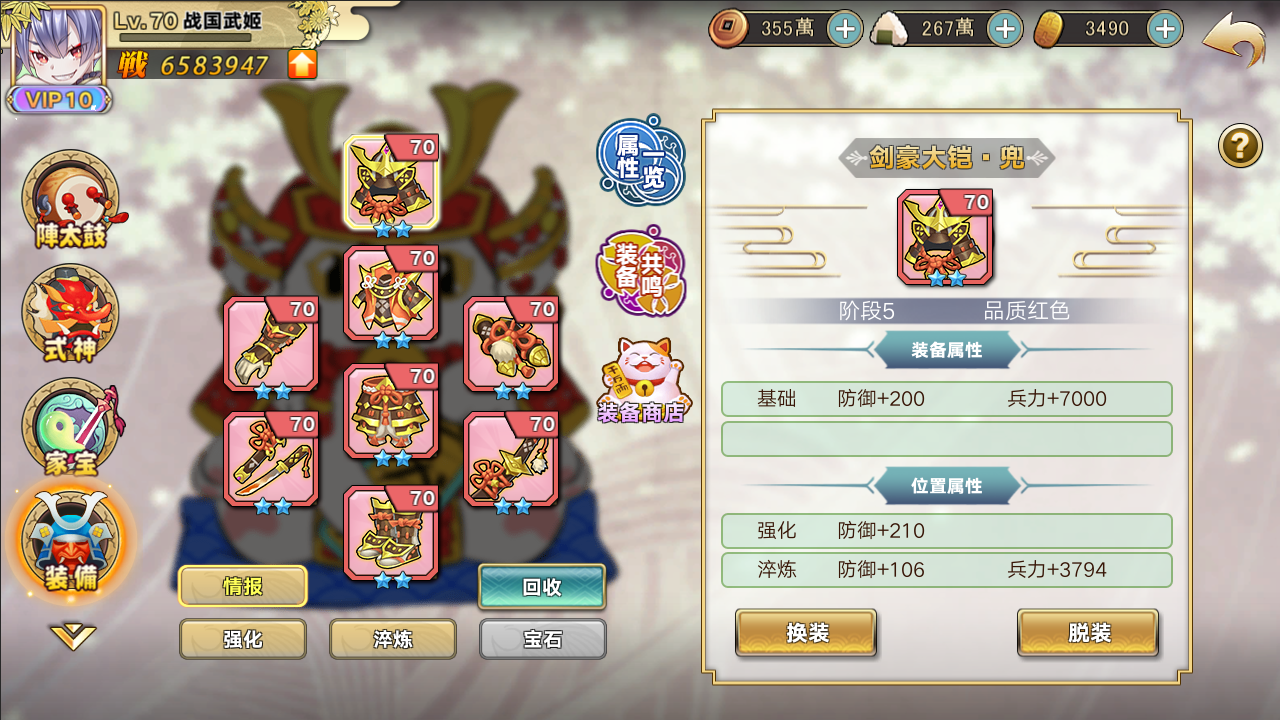This screenshot has height=720, width=1280.
Task: Select the 情报 info tab
Action: click(243, 586)
